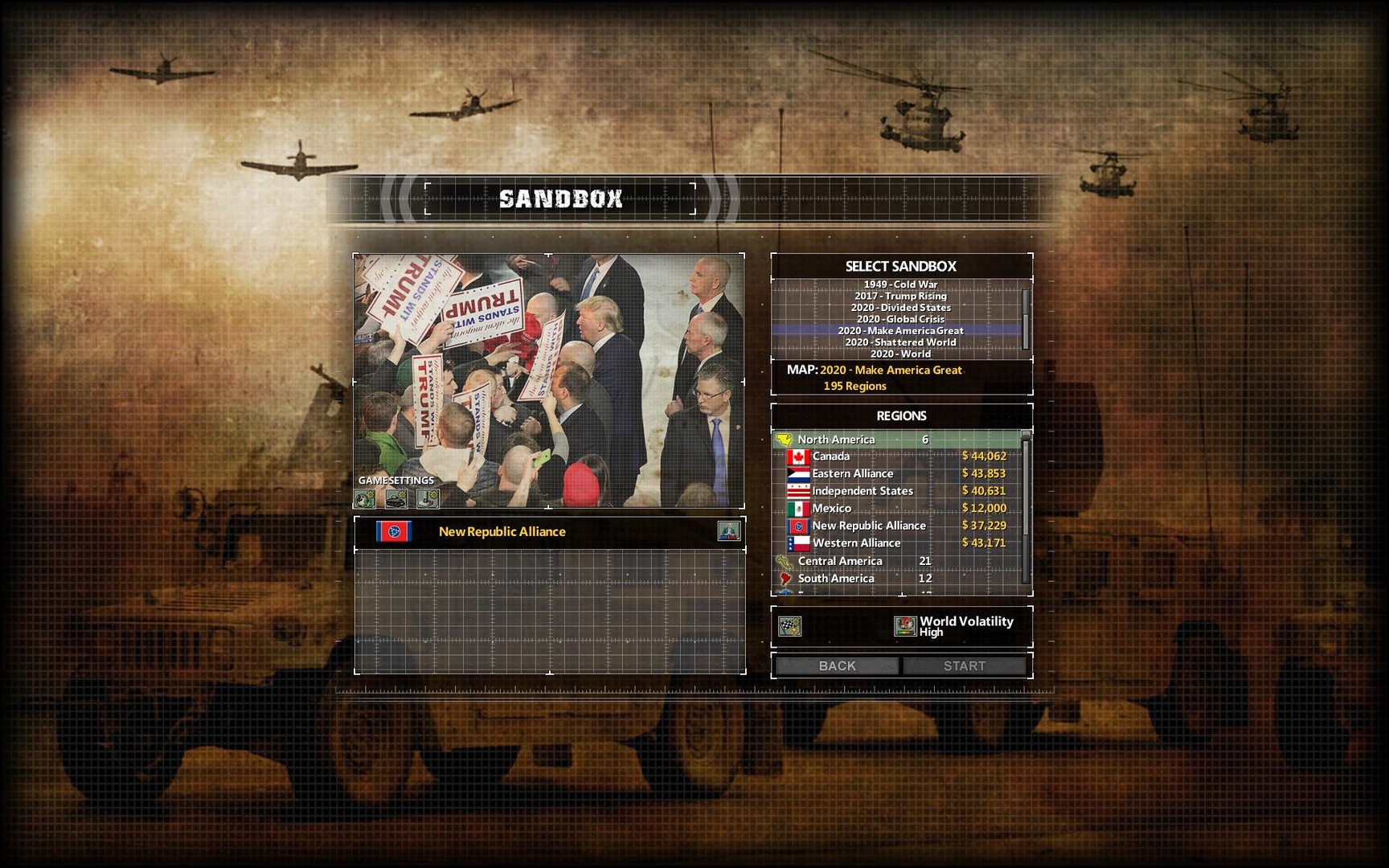Select the 1949 - Cold War sandbox

(901, 284)
